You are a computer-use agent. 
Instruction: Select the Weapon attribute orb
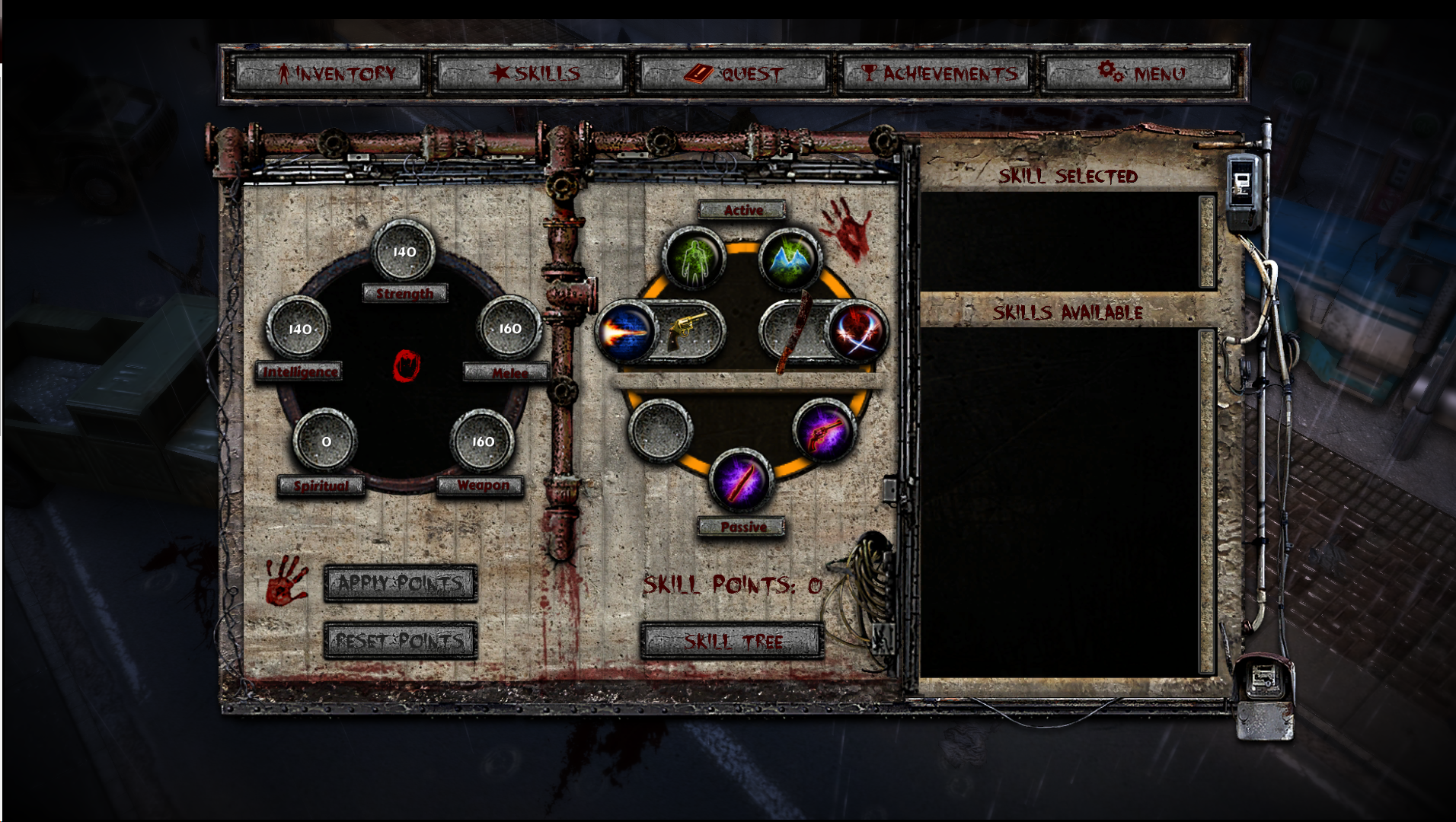(x=483, y=441)
